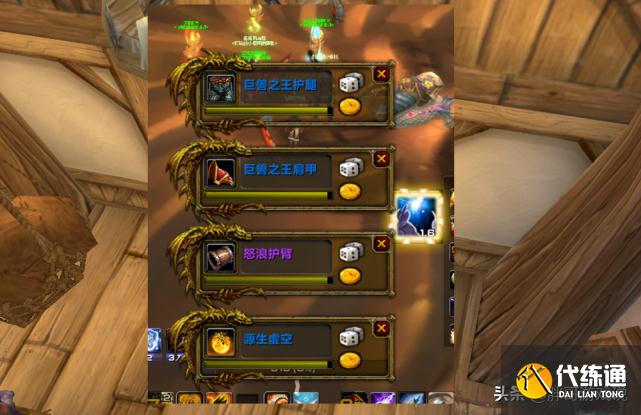Roll Need dice for 巨兽之王护腿
Viewport: 641px width, 415px height.
pos(350,84)
